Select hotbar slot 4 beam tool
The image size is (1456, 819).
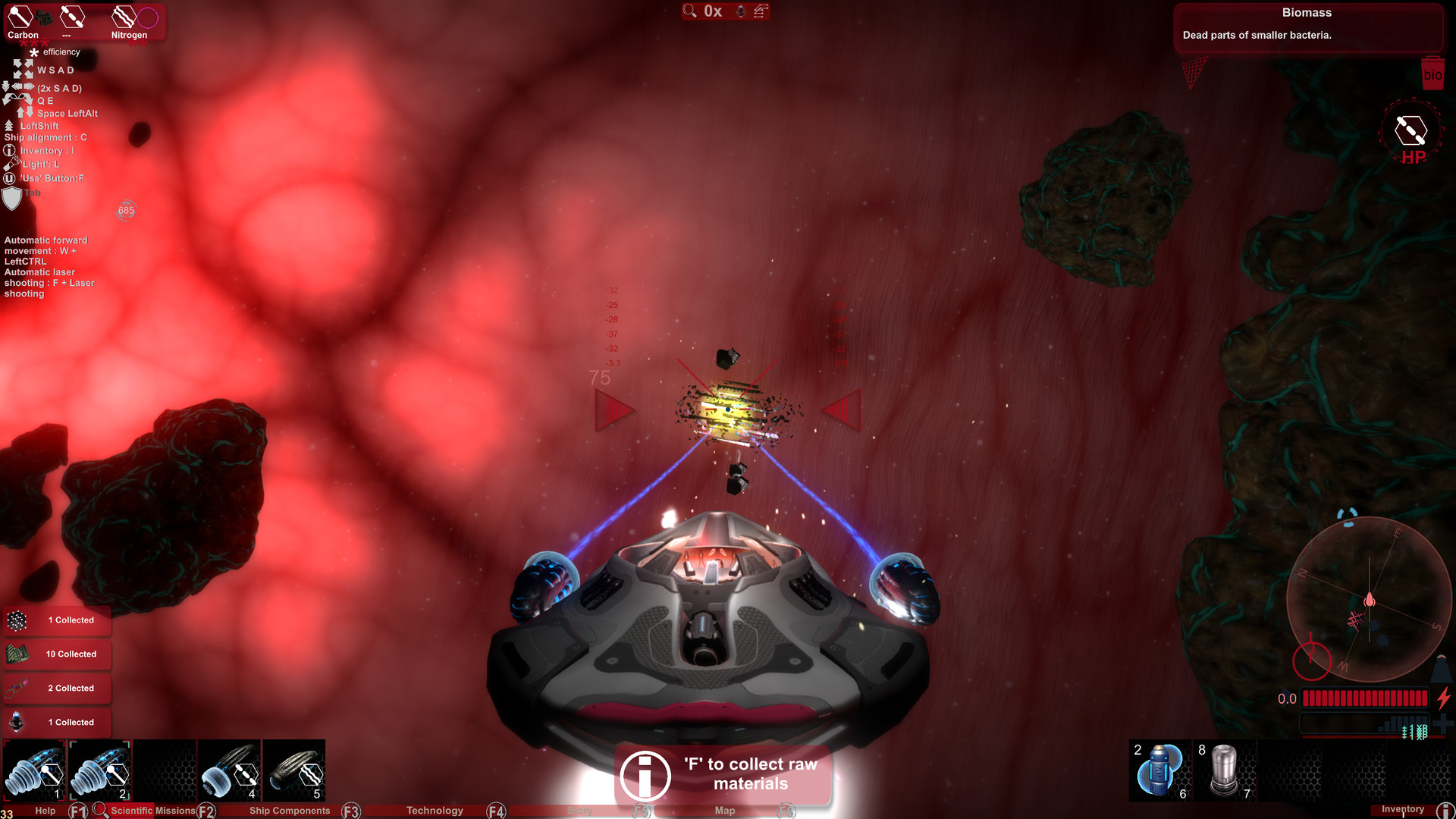coord(229,771)
